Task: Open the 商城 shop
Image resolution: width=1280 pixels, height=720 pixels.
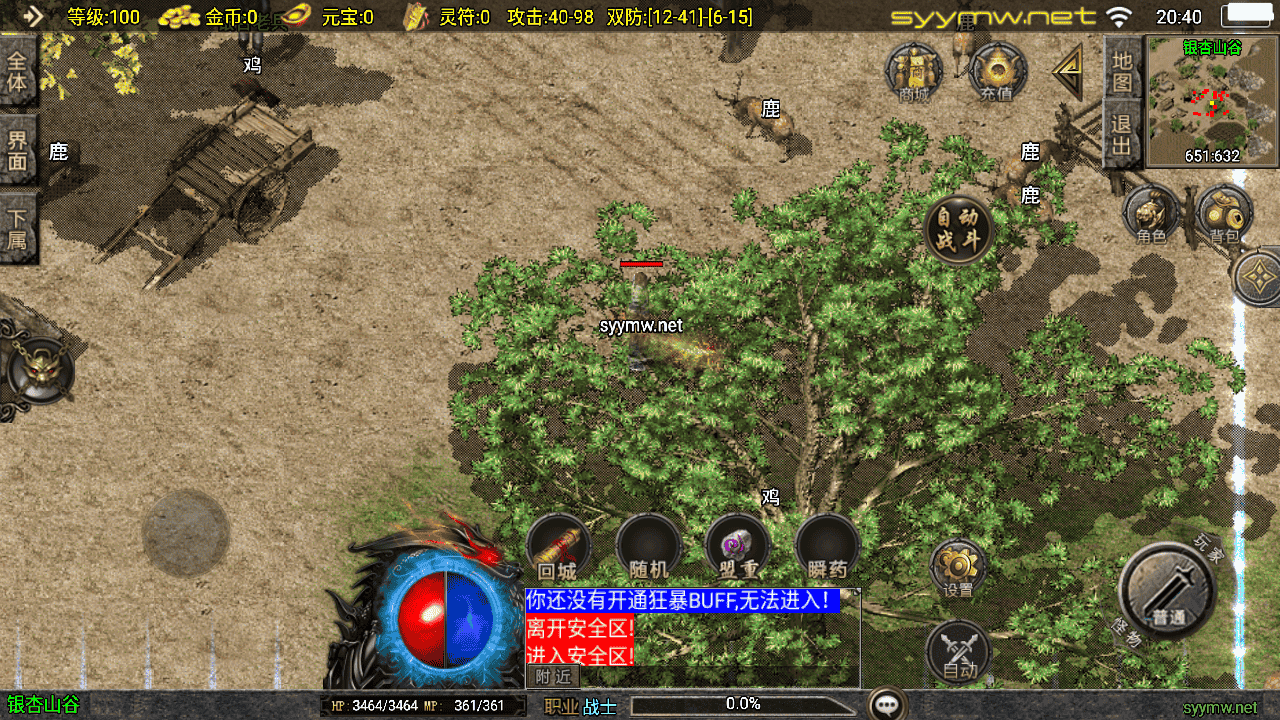Action: coord(914,72)
